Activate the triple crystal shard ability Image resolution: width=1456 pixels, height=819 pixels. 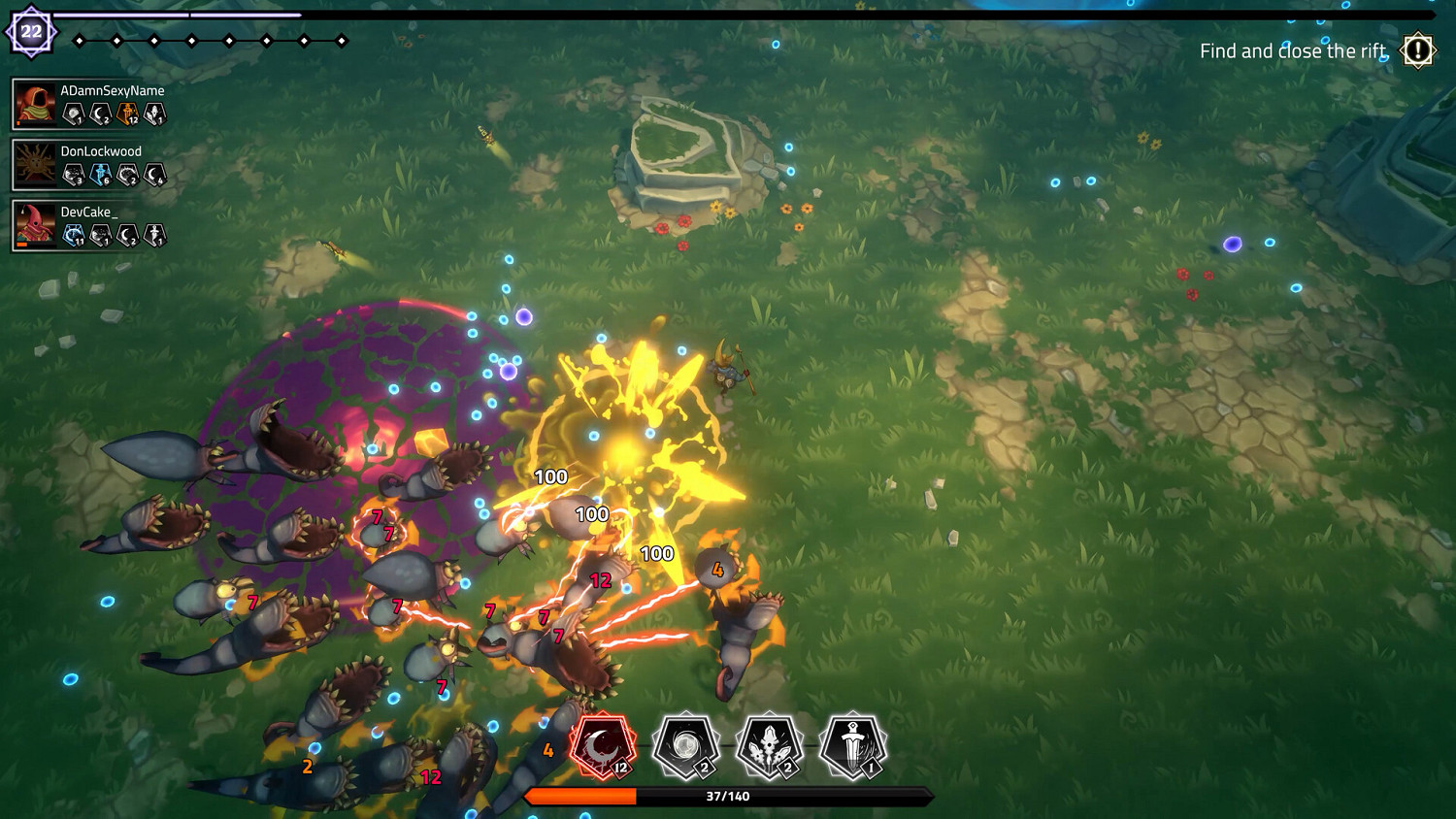point(769,747)
